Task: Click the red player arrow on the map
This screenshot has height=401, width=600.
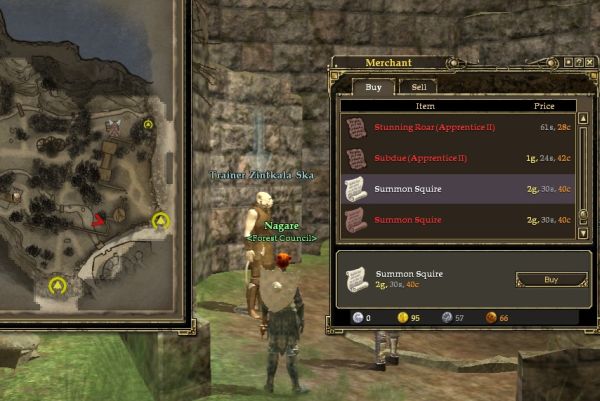Action: [x=99, y=219]
